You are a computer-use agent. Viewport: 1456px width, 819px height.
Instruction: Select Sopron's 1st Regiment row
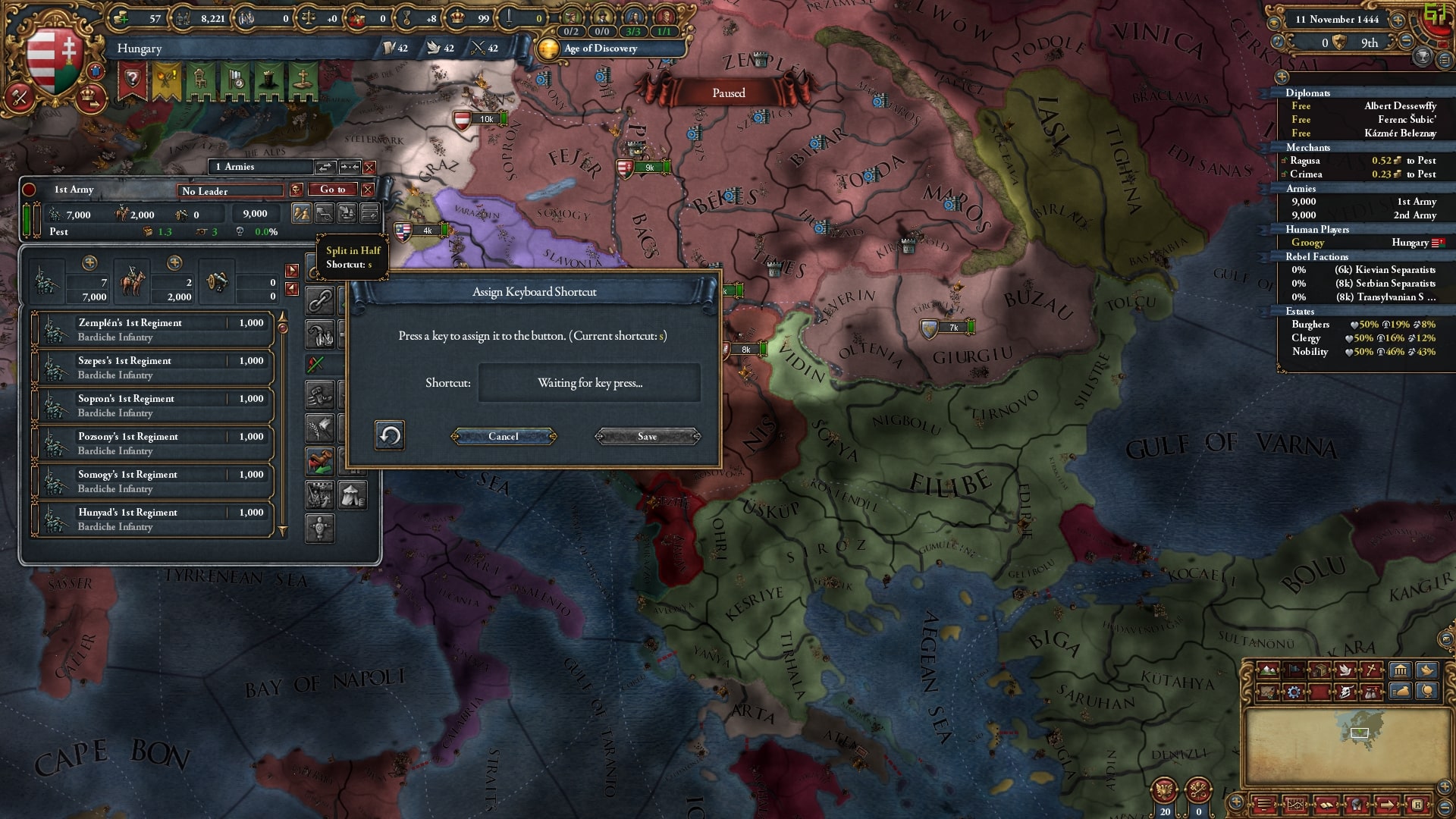point(152,405)
